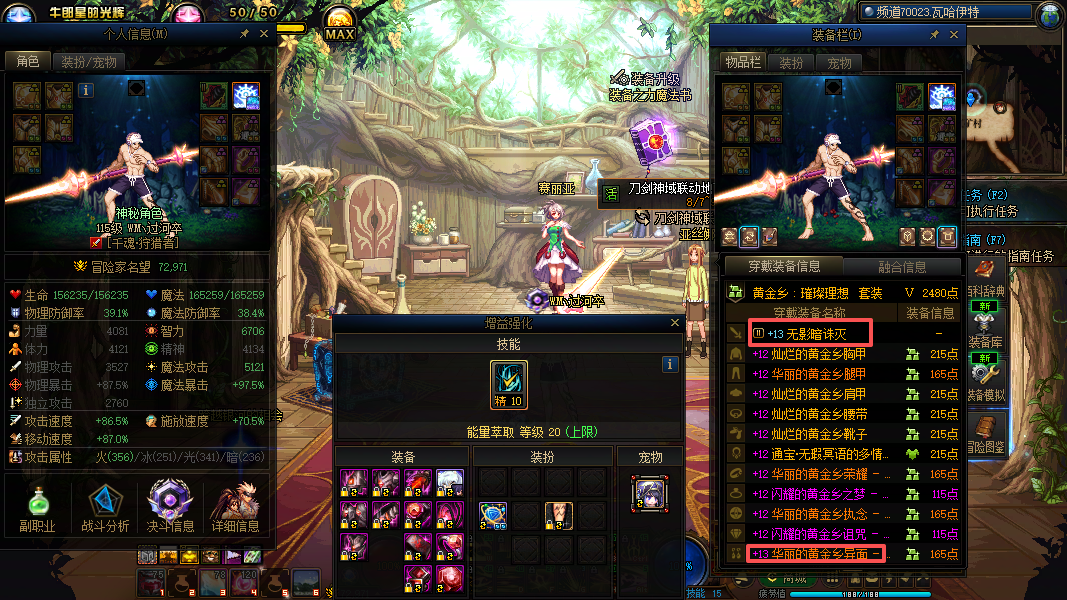Open the 装备模拟 side menu icon
1067x600 pixels.
coord(985,373)
